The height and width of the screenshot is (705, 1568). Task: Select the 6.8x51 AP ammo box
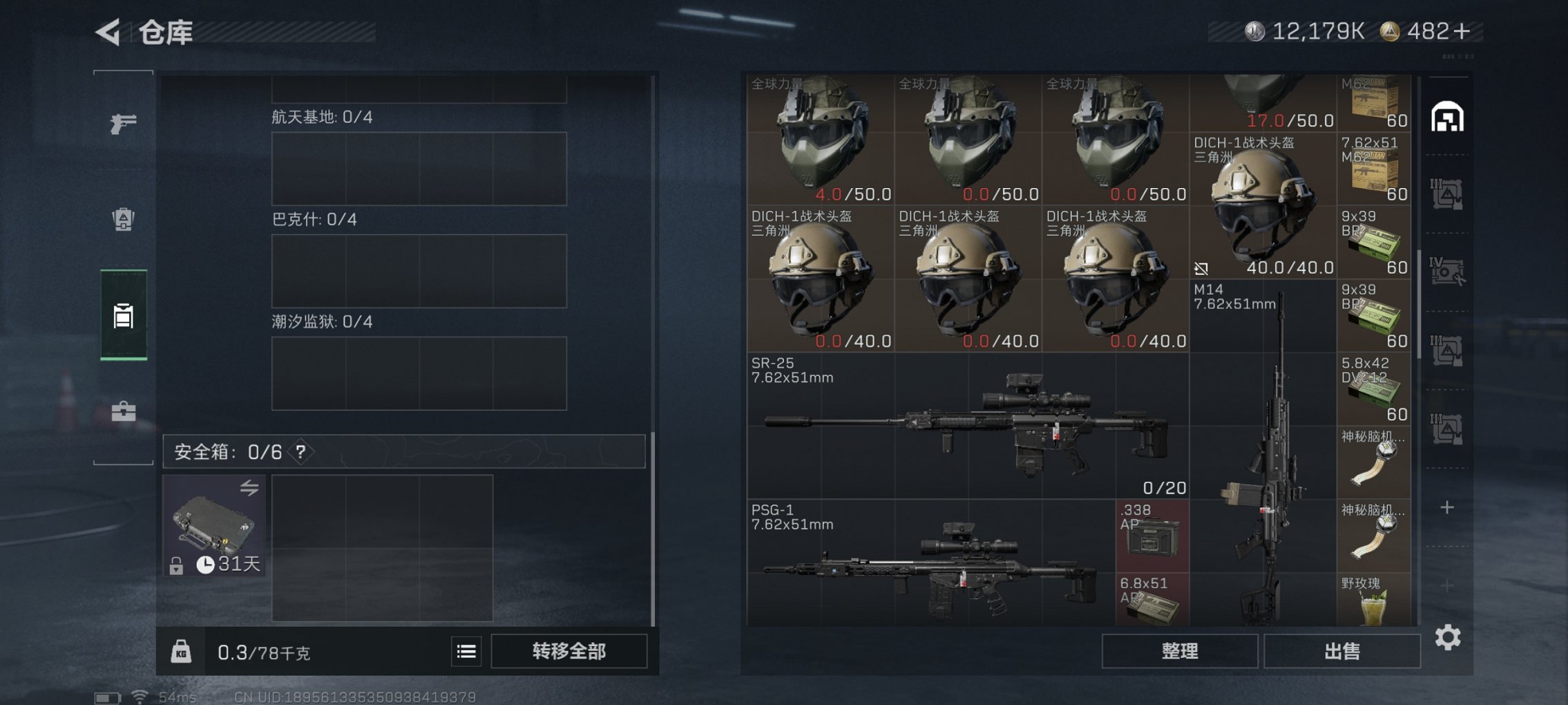pos(1151,600)
